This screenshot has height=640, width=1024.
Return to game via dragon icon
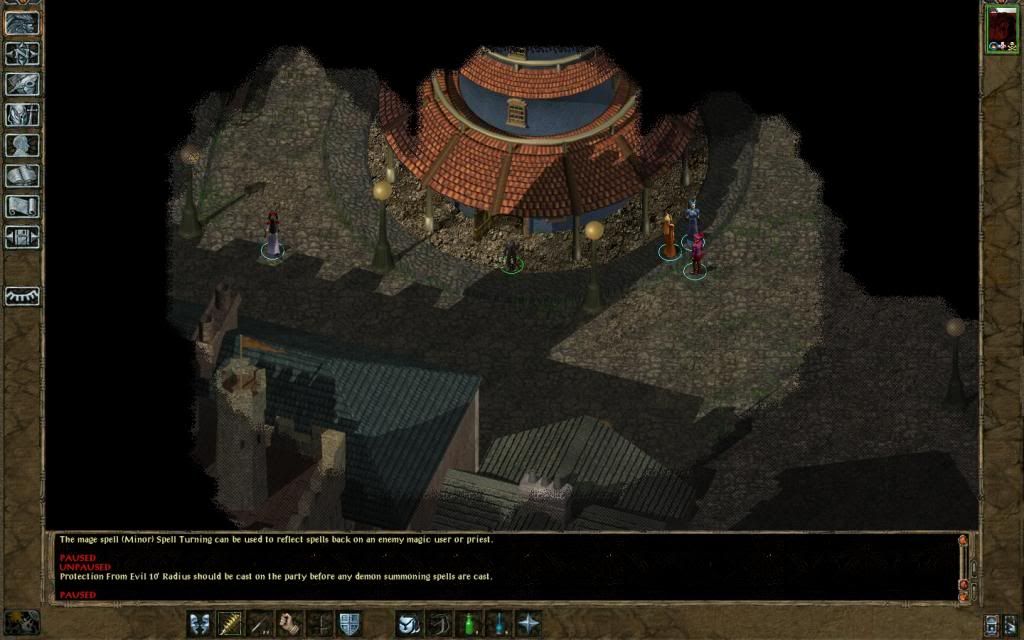click(22, 22)
